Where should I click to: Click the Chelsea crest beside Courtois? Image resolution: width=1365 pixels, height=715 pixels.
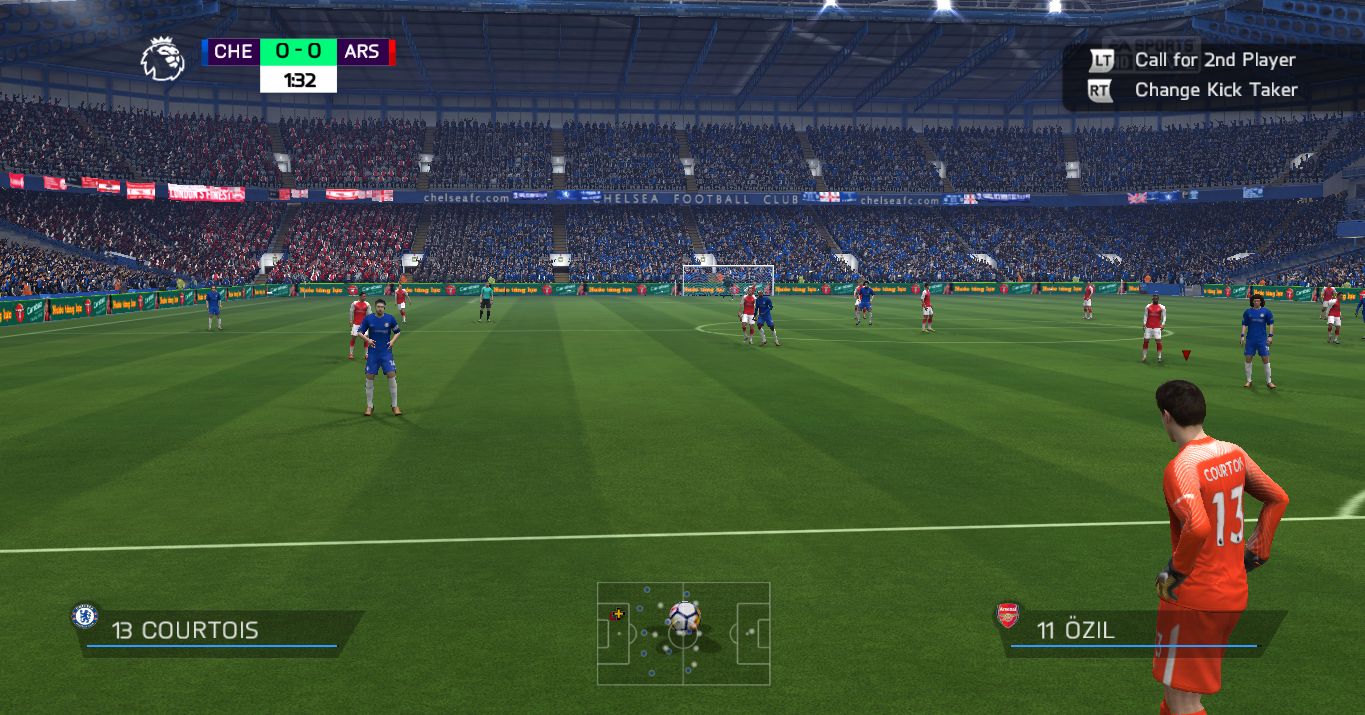pos(84,616)
